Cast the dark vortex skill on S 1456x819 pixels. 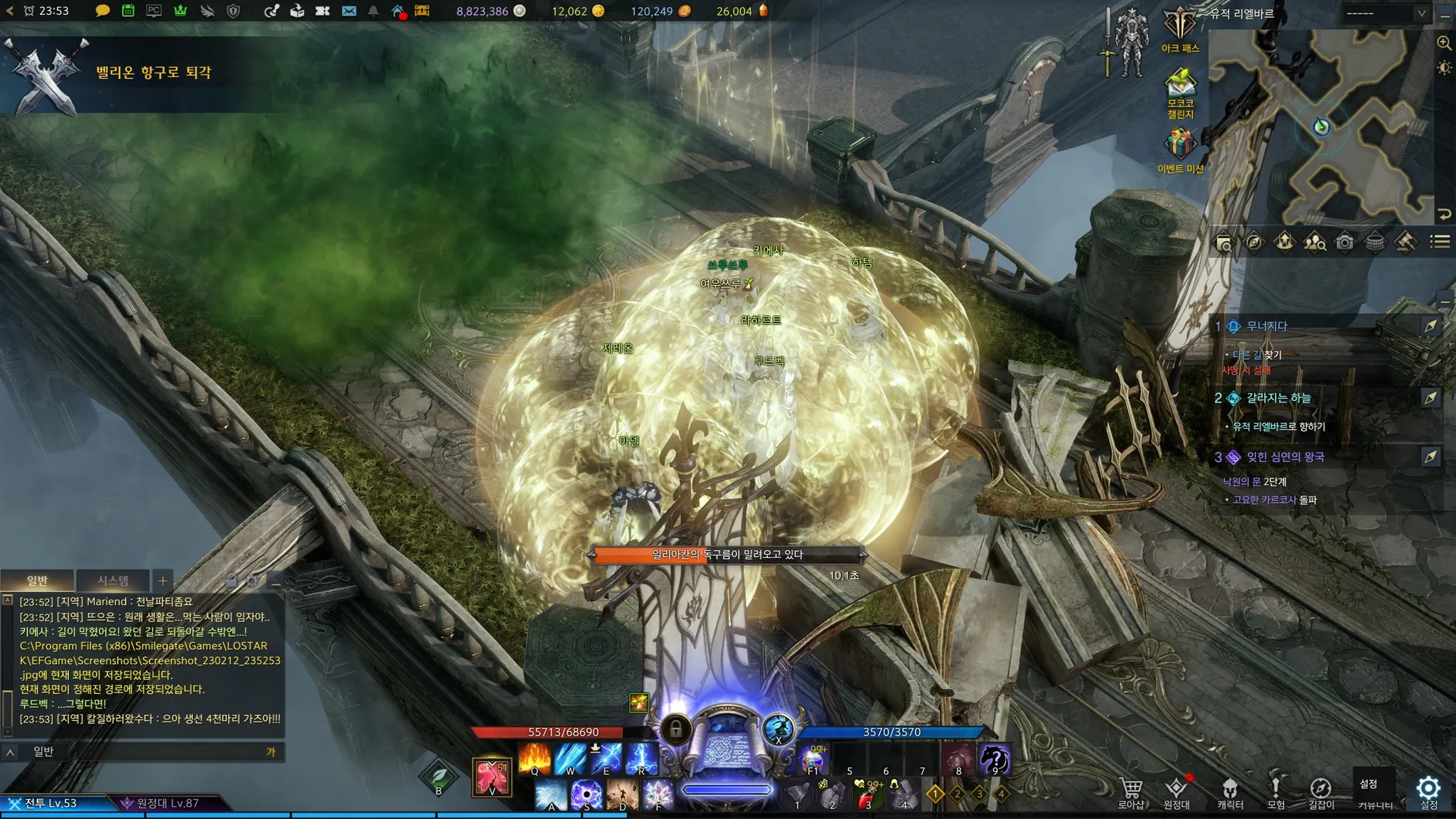point(587,795)
